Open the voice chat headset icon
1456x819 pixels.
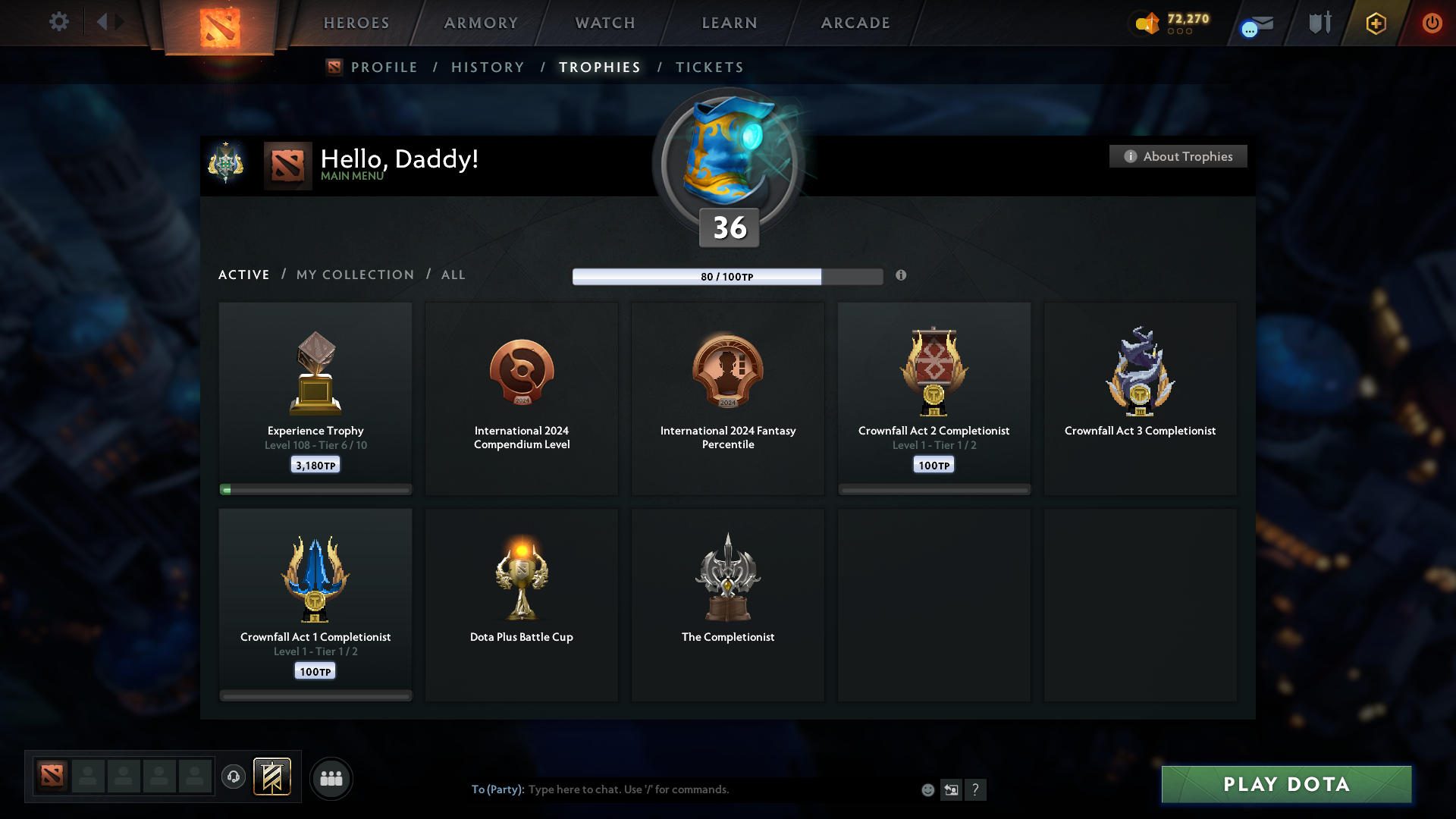(234, 778)
